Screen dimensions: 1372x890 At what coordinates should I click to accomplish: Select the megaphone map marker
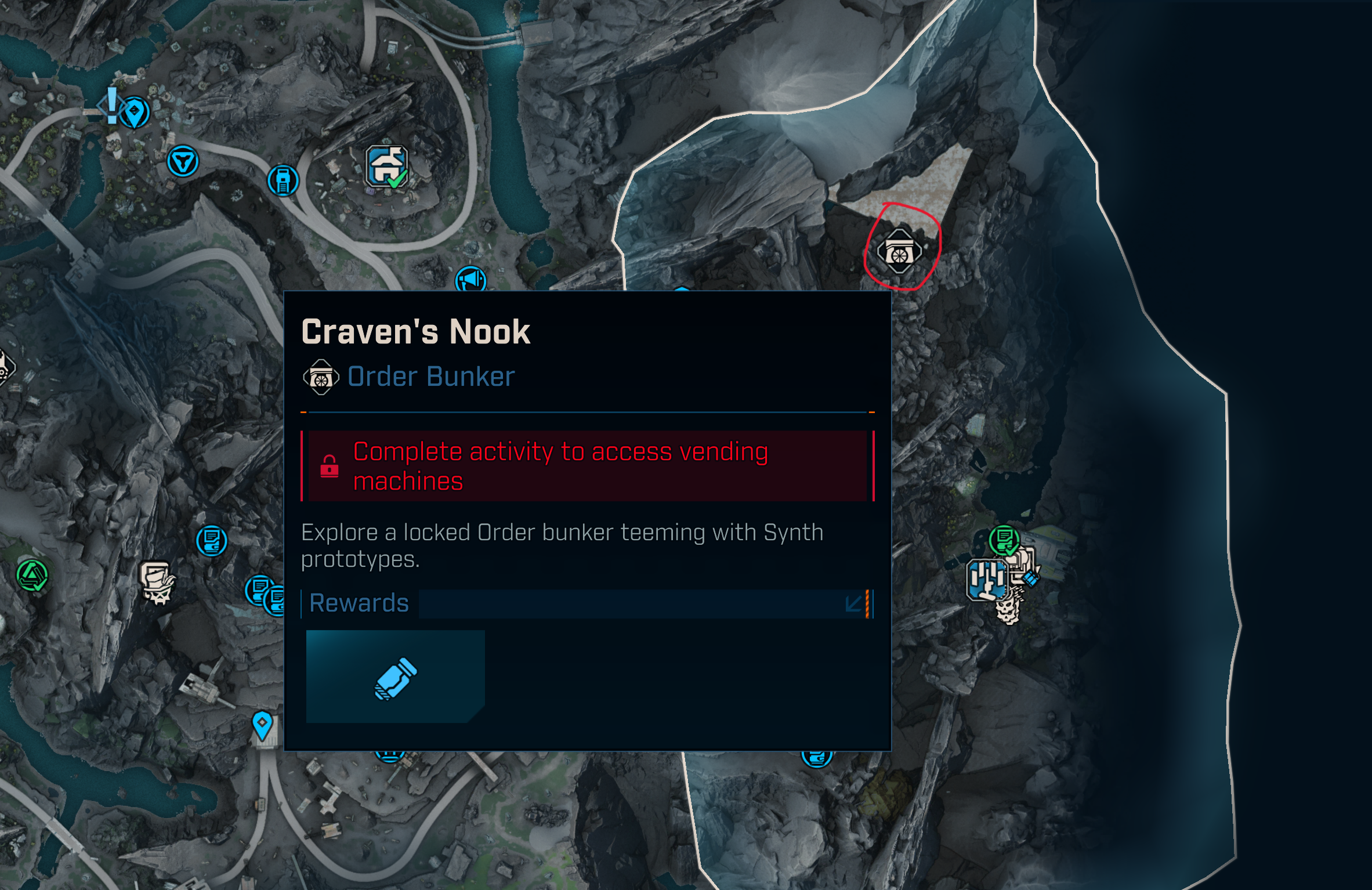470,279
